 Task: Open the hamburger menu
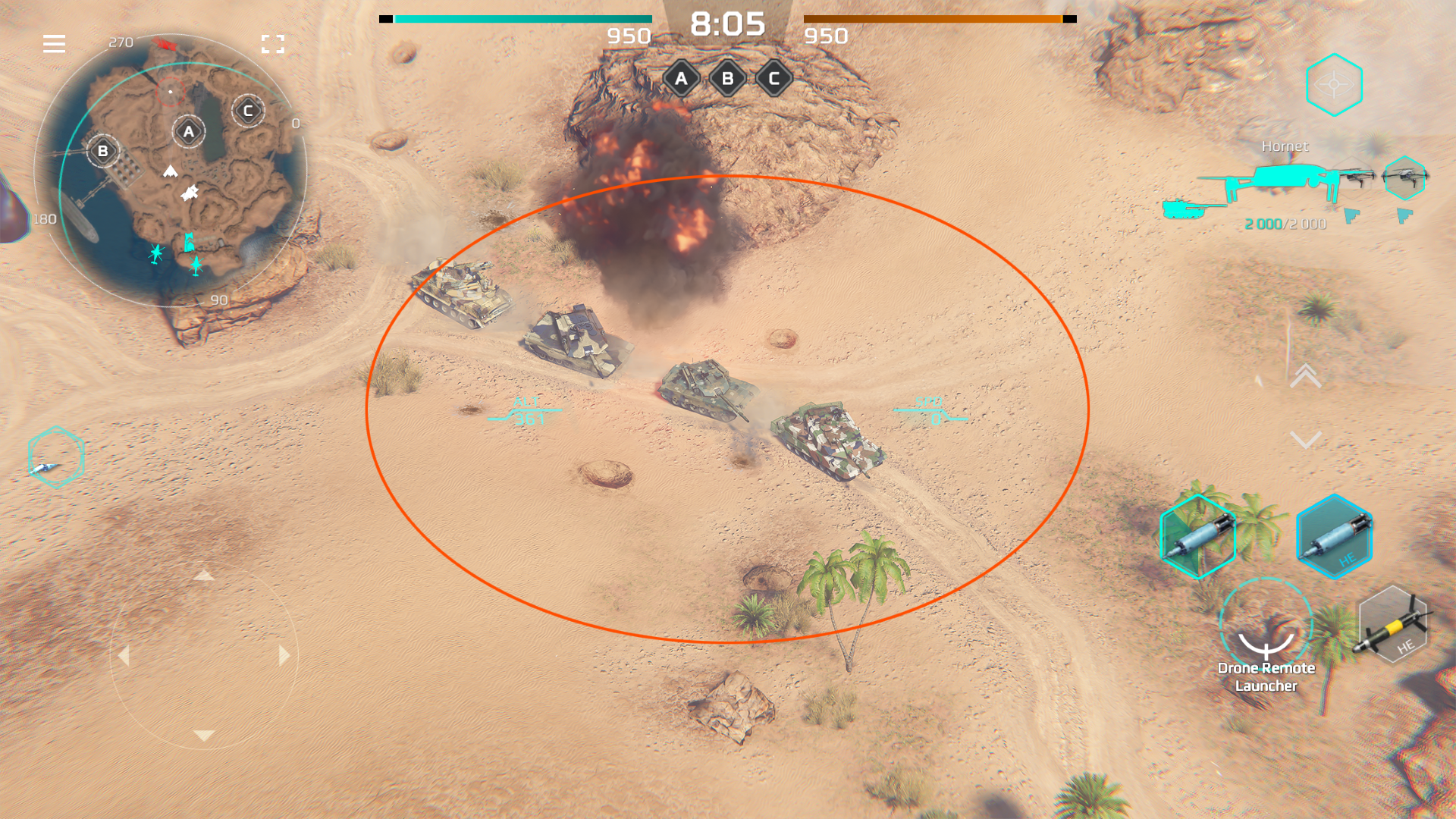pyautogui.click(x=54, y=44)
